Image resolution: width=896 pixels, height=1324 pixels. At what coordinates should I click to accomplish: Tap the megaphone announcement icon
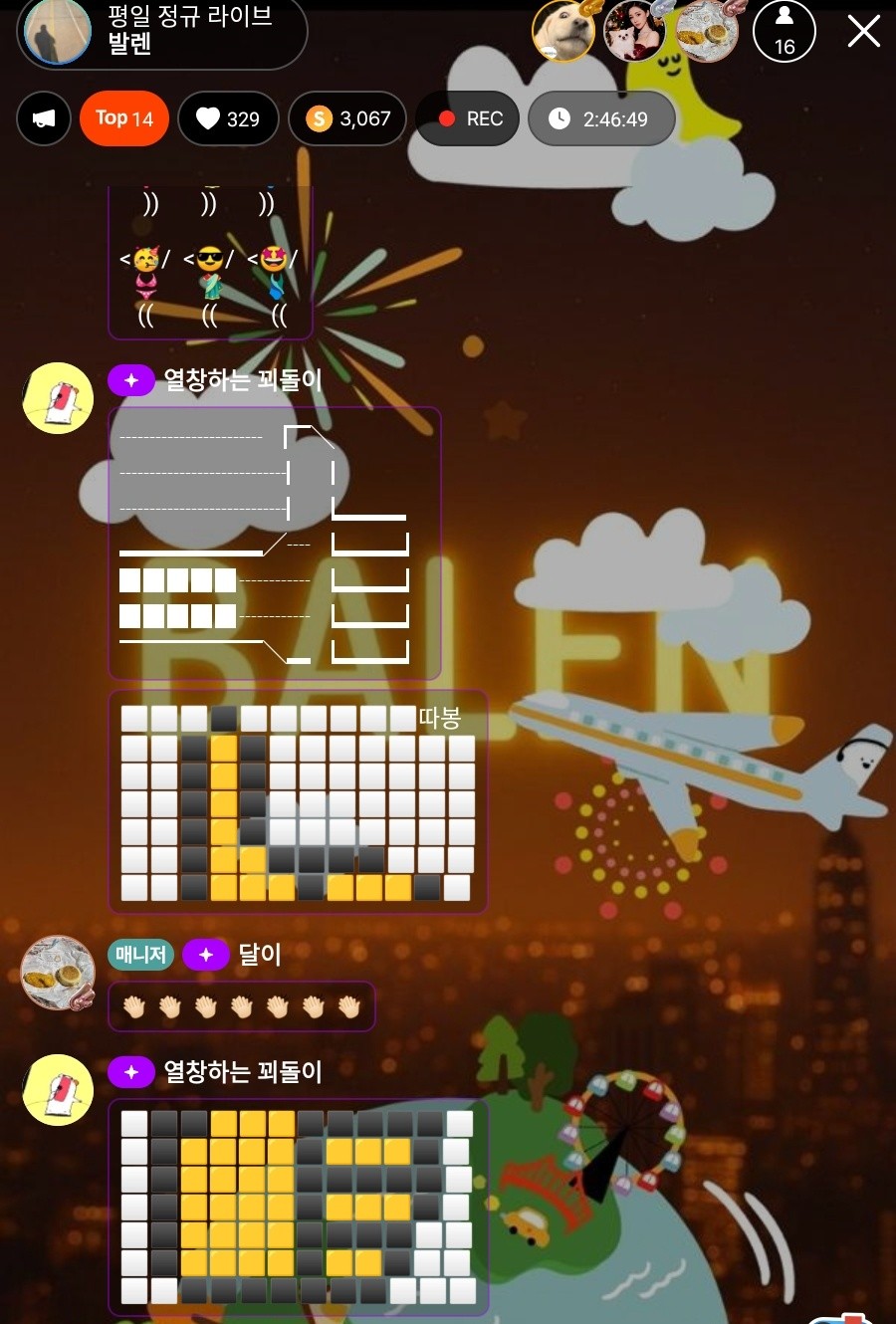[44, 118]
